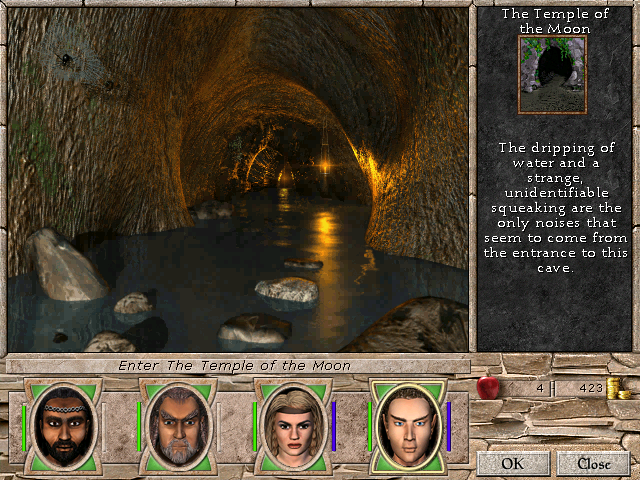The height and width of the screenshot is (480, 640).
Task: Pick the pointy-eared elf character portrait
Action: pos(408,426)
